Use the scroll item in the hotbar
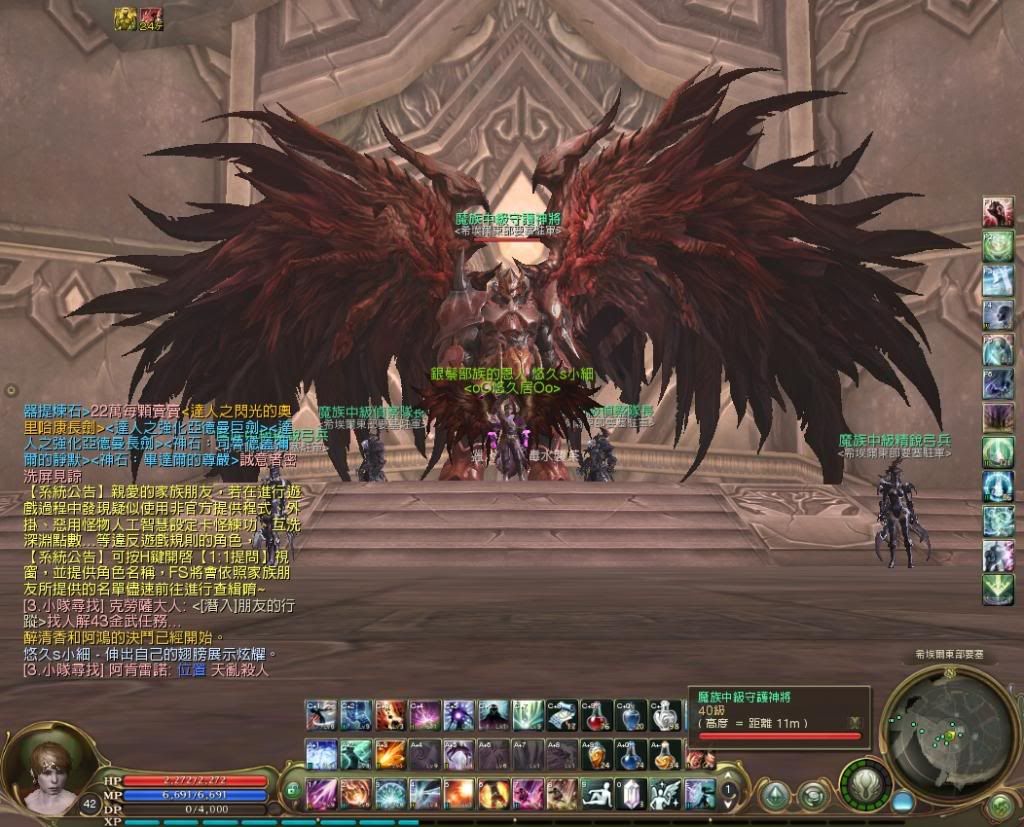Screen dimensions: 1024x827 (x=562, y=716)
